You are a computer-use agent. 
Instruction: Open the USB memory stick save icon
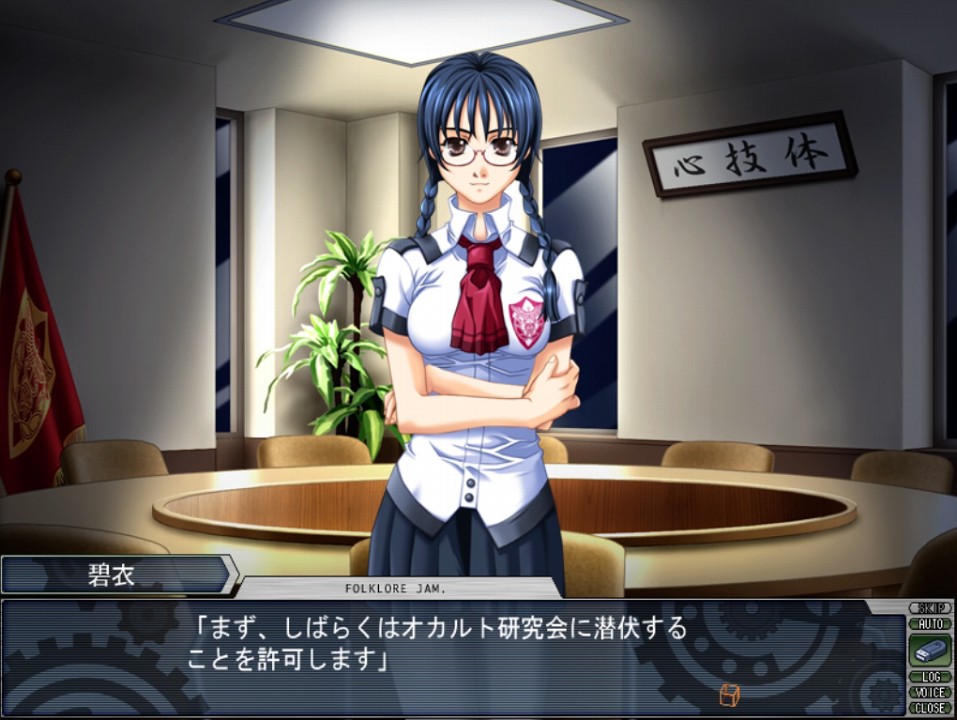click(x=929, y=650)
